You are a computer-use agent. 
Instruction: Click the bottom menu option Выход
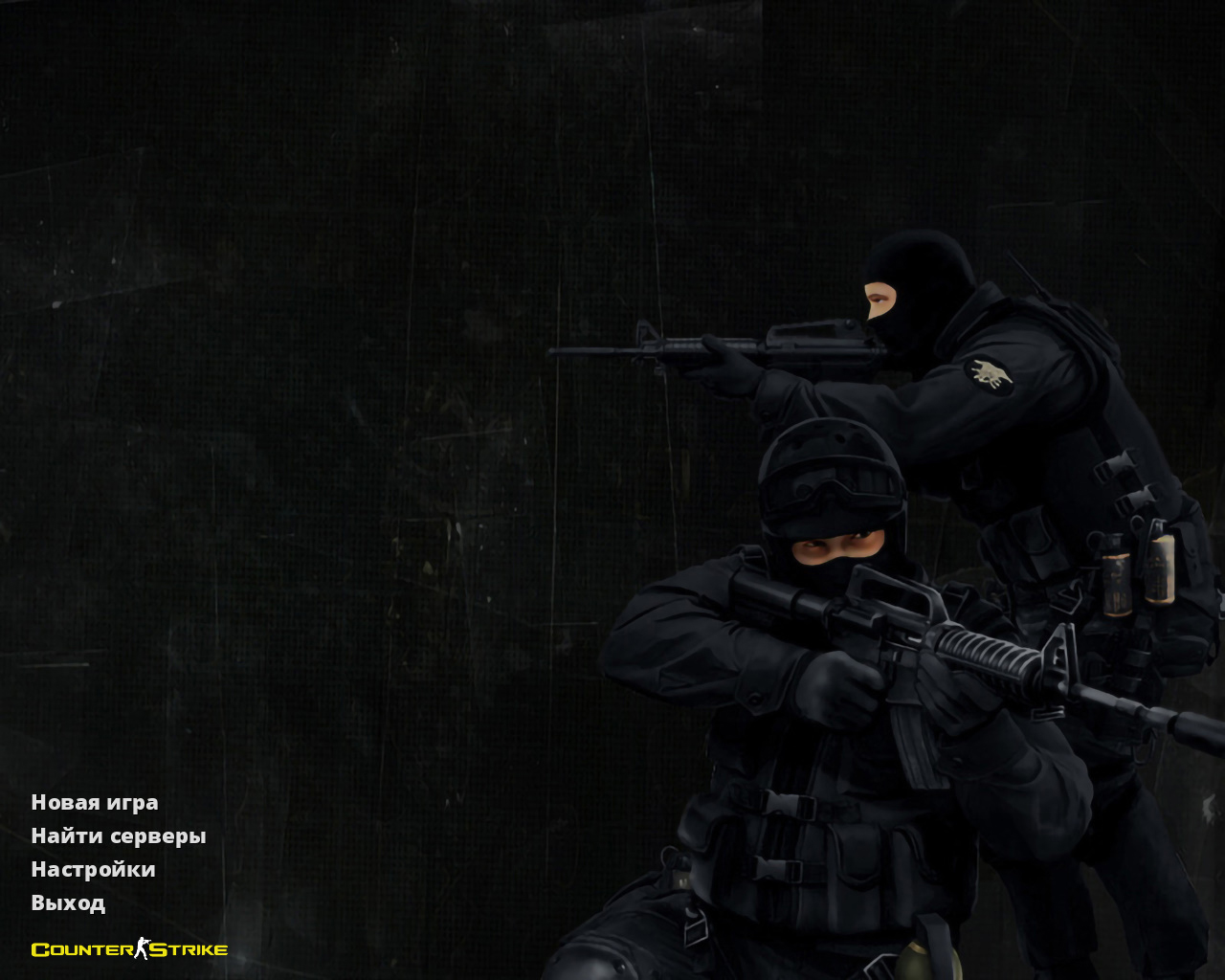(68, 902)
